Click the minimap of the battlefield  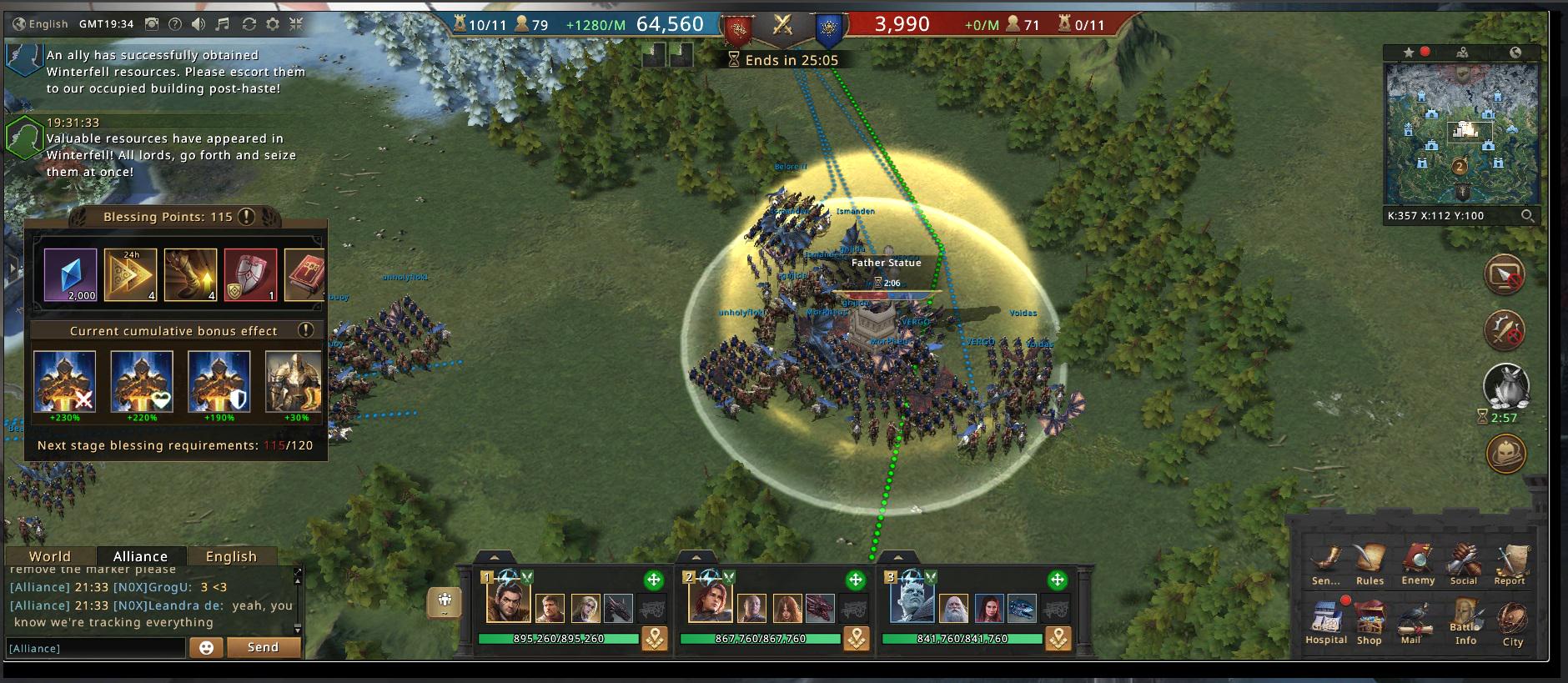tap(1461, 133)
